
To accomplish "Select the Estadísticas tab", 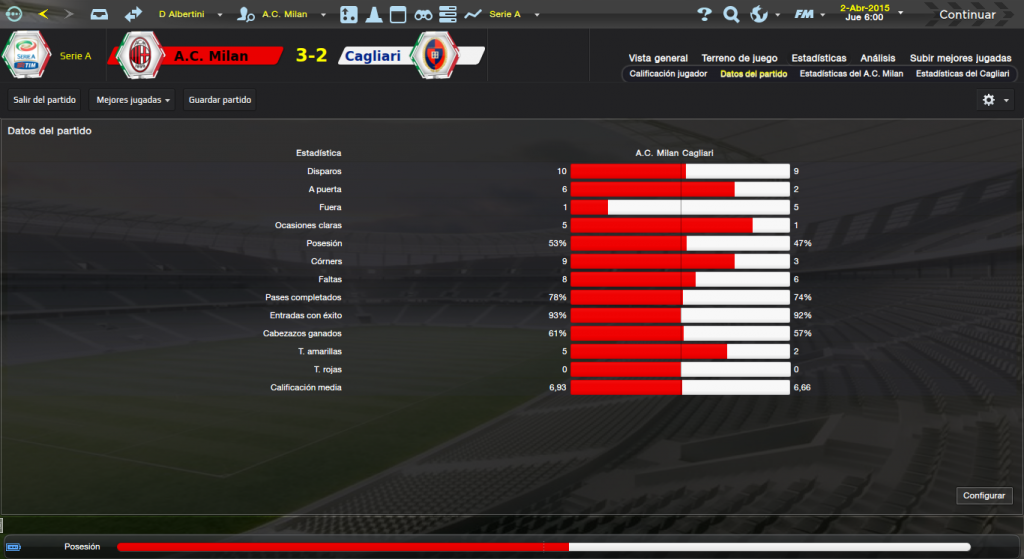I will point(818,58).
